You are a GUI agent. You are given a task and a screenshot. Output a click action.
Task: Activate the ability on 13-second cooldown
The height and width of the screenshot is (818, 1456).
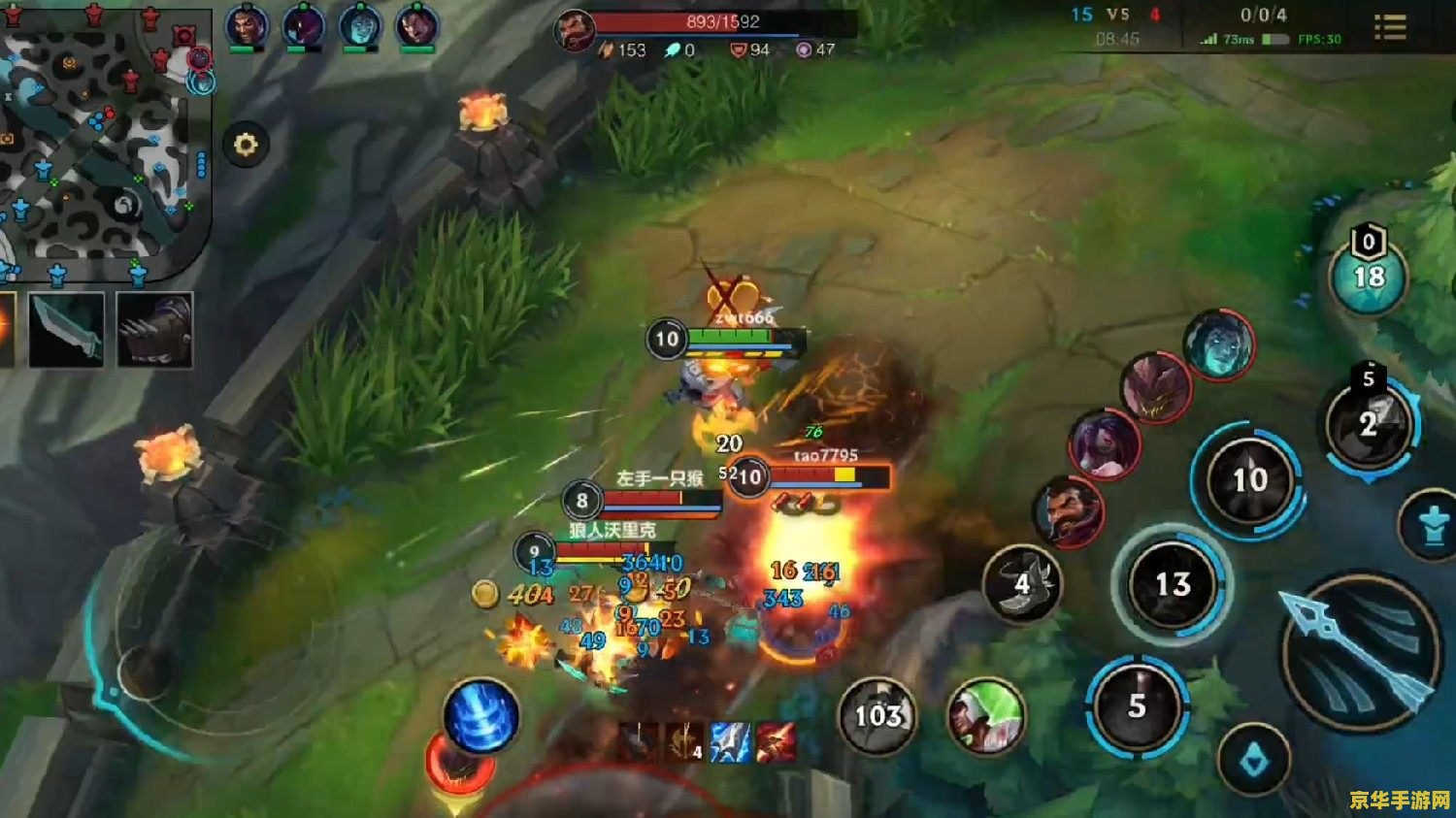tap(1173, 584)
